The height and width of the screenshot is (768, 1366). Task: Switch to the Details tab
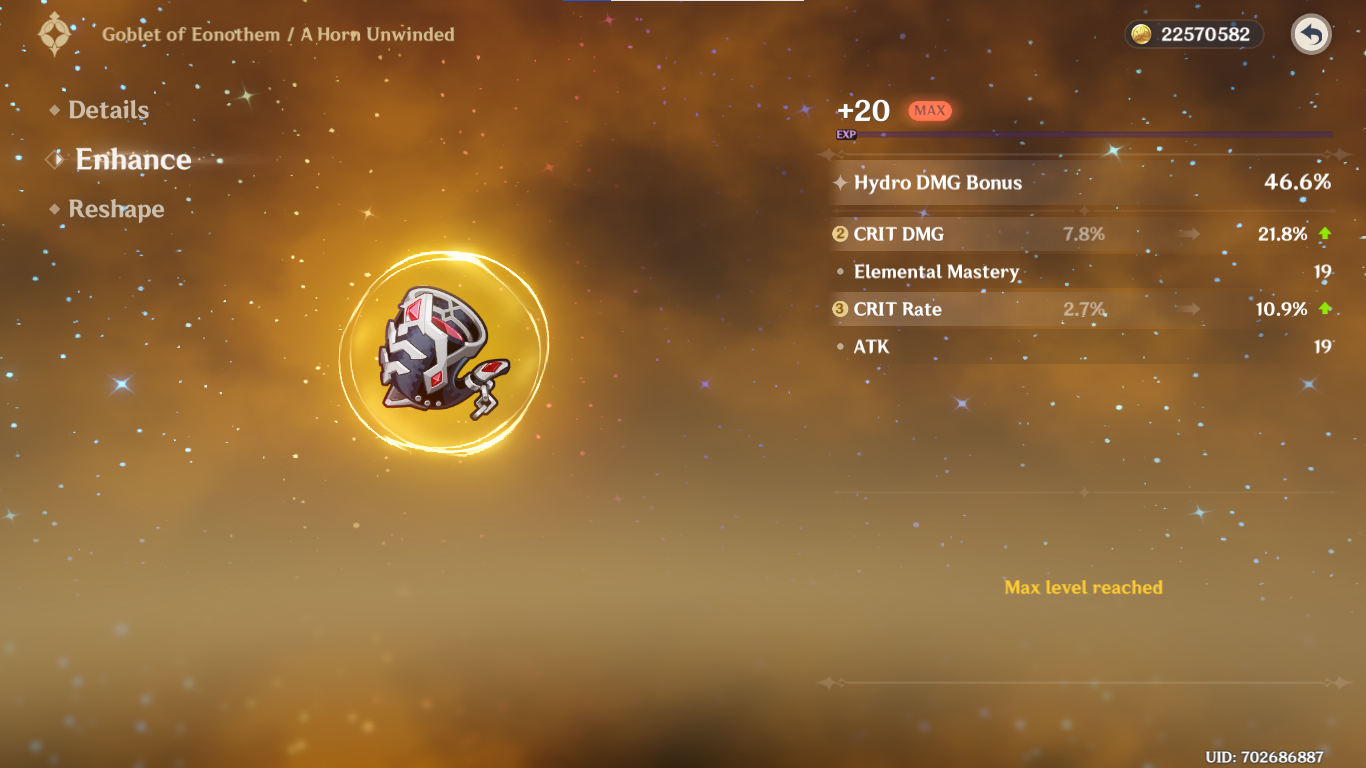[x=108, y=111]
